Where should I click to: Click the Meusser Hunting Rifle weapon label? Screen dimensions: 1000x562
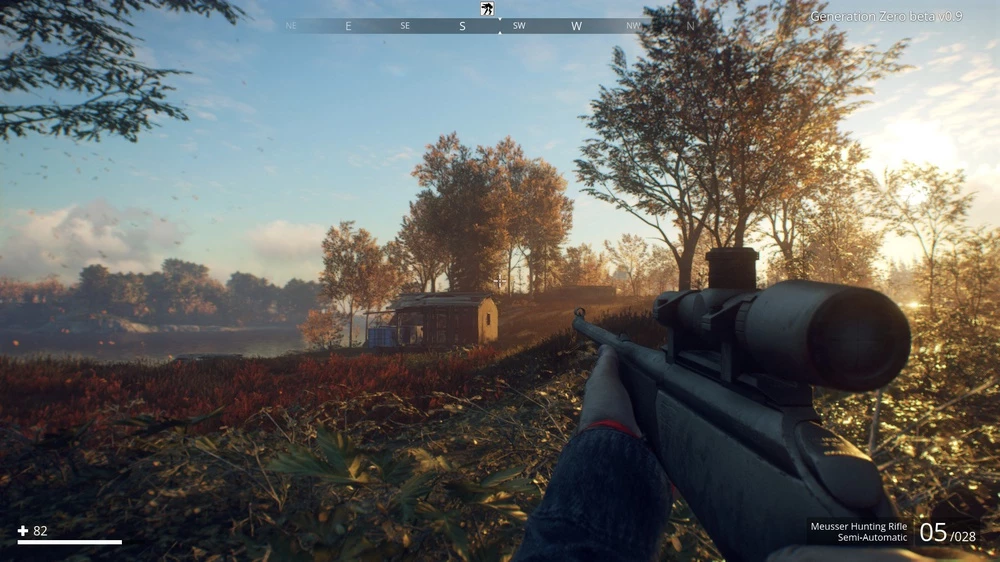point(858,526)
